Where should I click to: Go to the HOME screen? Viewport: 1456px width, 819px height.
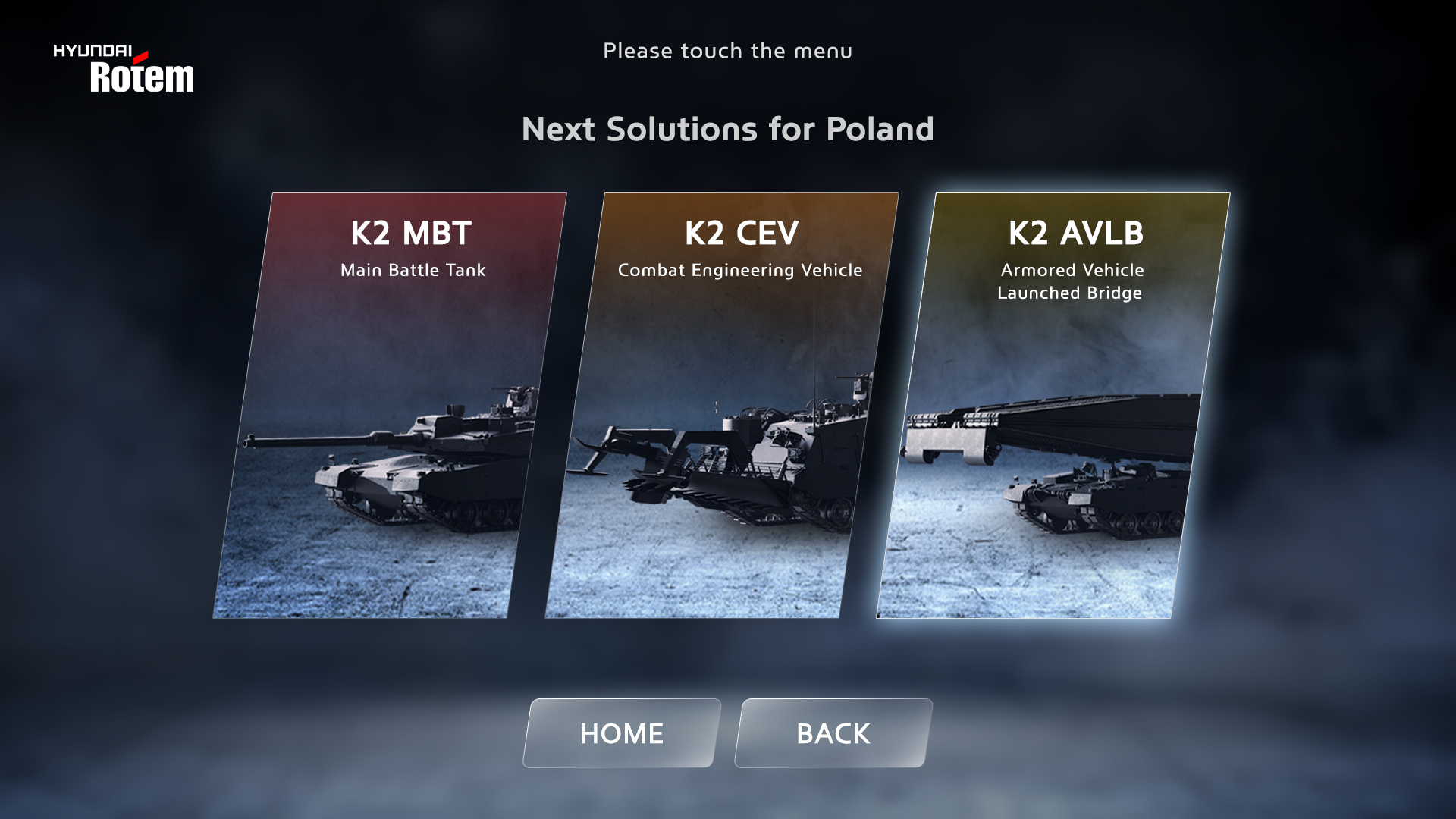(x=621, y=733)
